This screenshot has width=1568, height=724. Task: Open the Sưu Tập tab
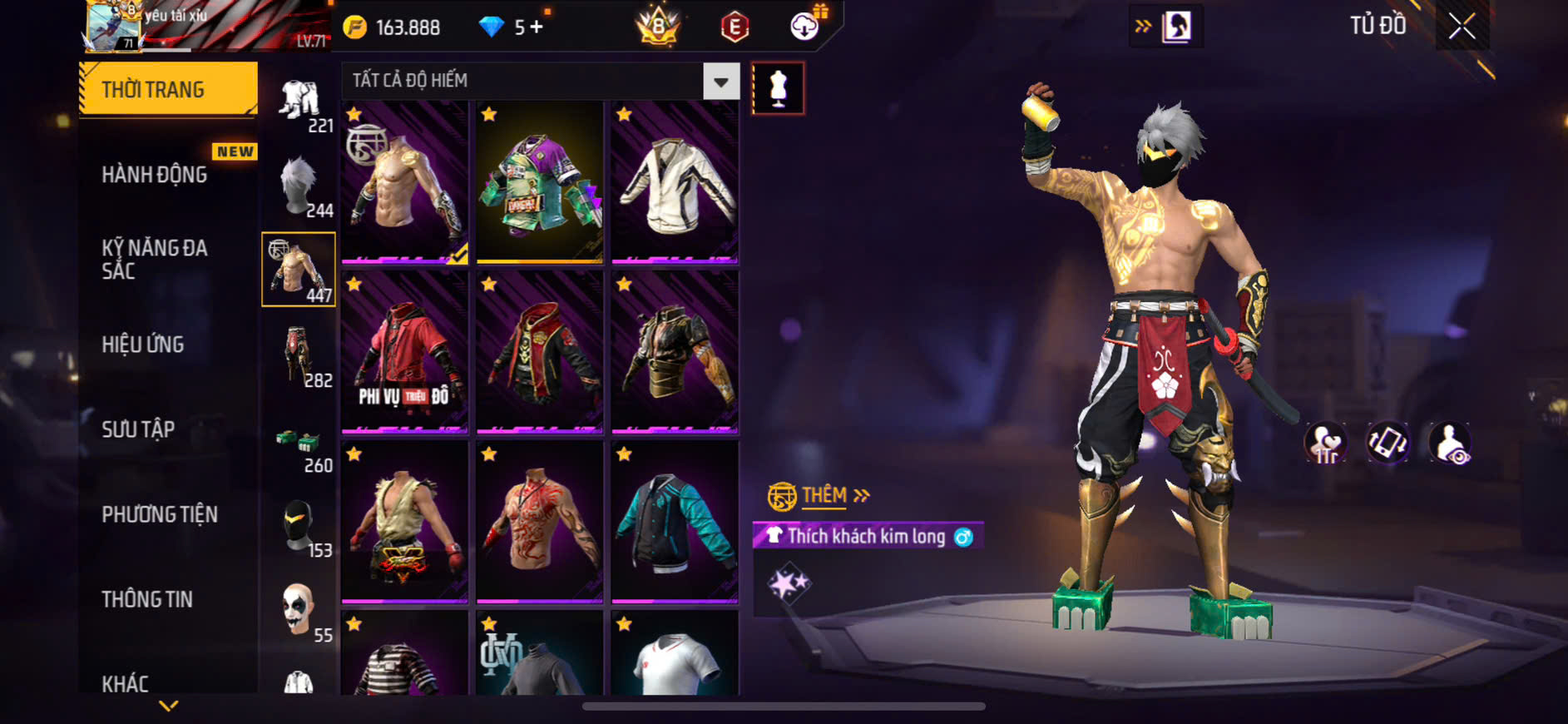point(138,429)
